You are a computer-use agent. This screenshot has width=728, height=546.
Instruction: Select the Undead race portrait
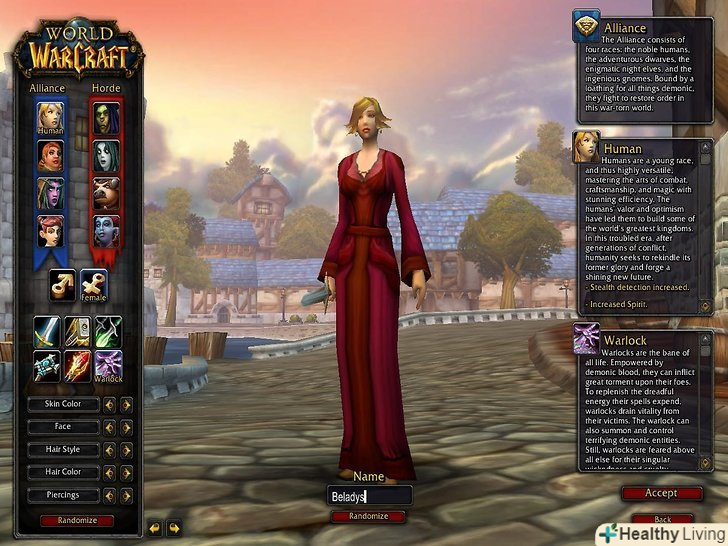click(x=107, y=154)
